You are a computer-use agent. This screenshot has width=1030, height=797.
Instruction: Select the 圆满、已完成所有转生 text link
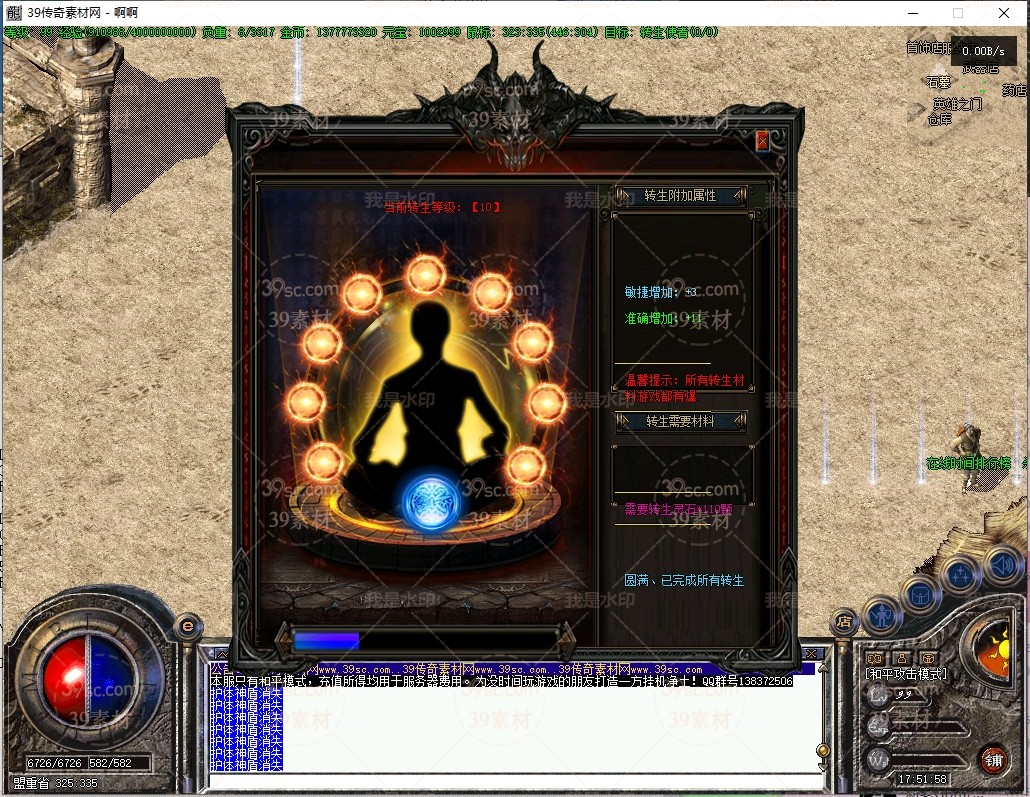[x=684, y=580]
